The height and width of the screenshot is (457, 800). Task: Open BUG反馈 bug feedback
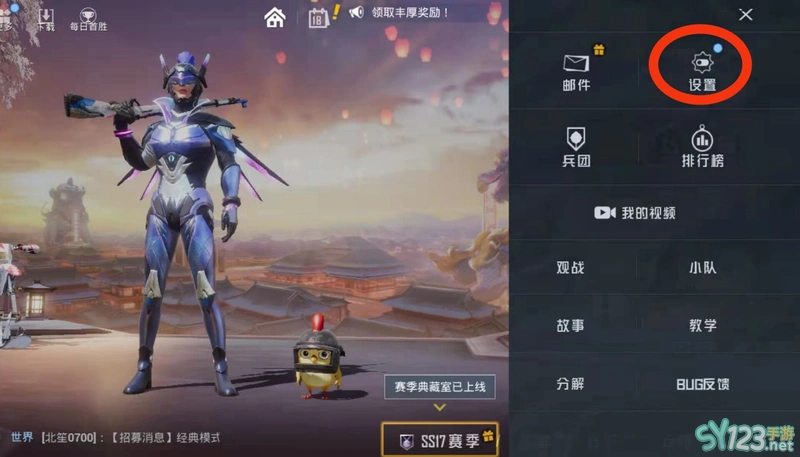click(x=702, y=384)
